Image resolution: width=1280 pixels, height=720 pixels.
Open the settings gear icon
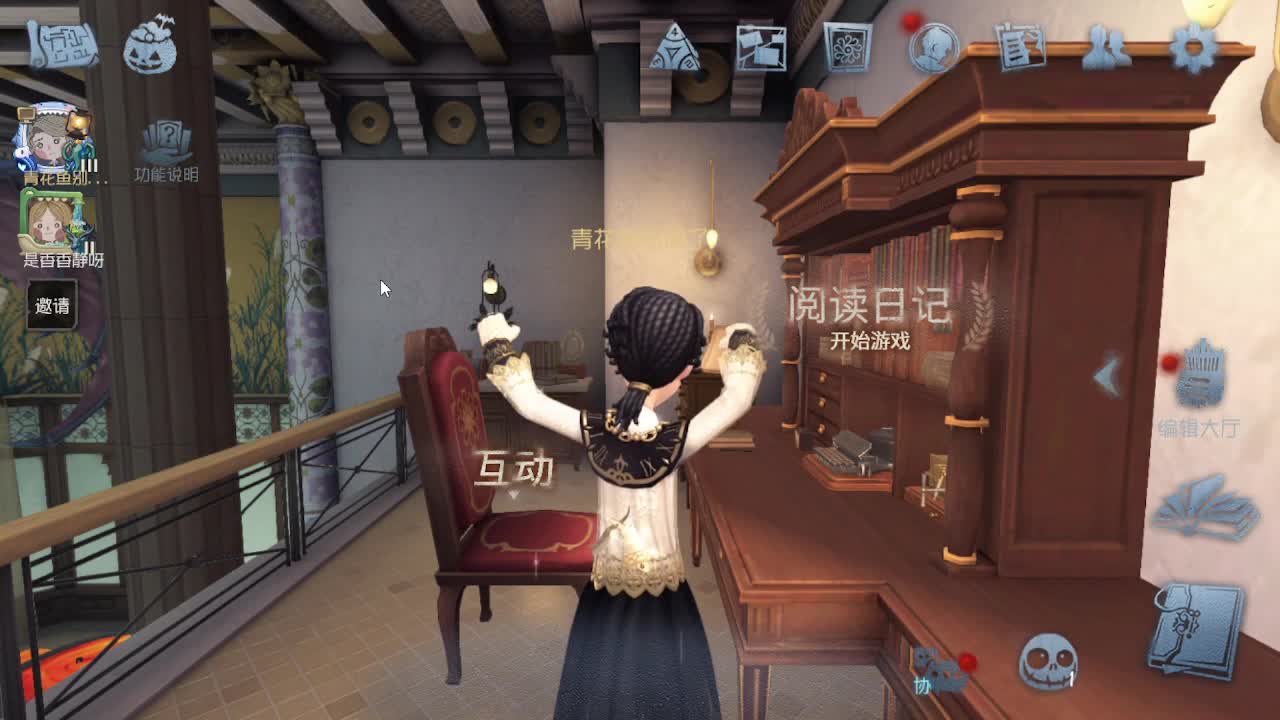tap(1190, 45)
